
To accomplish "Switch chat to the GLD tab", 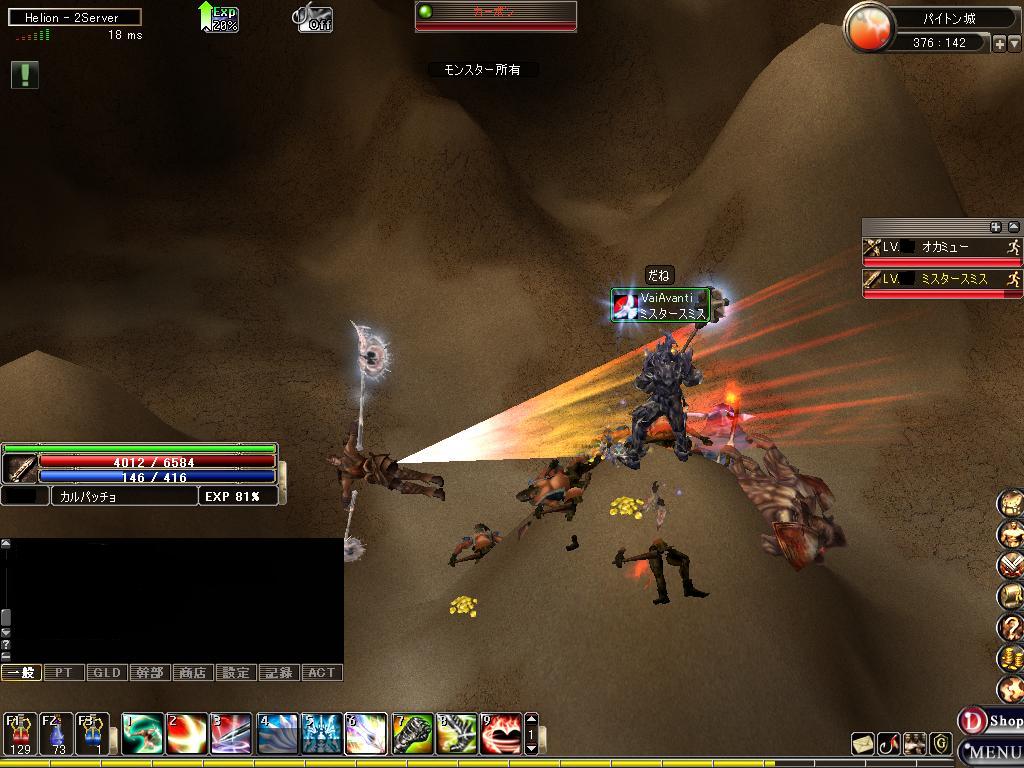I will click(107, 673).
